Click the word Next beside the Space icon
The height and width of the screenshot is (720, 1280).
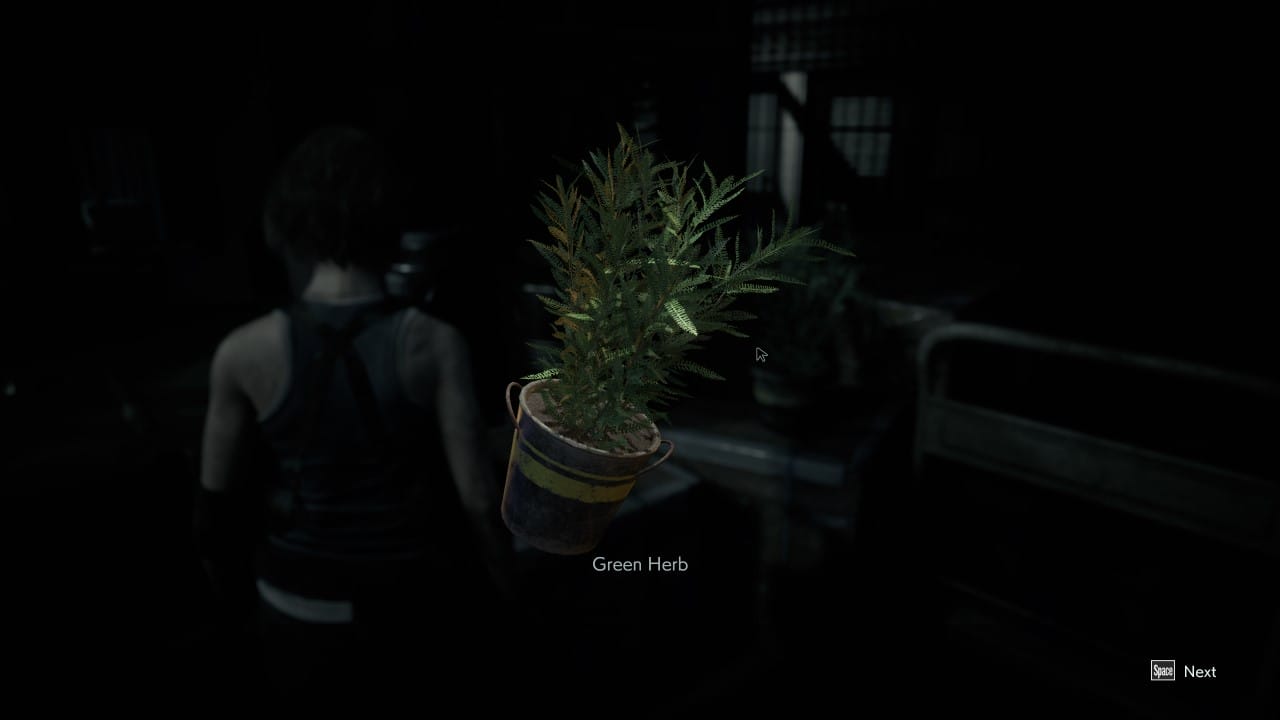click(1200, 672)
